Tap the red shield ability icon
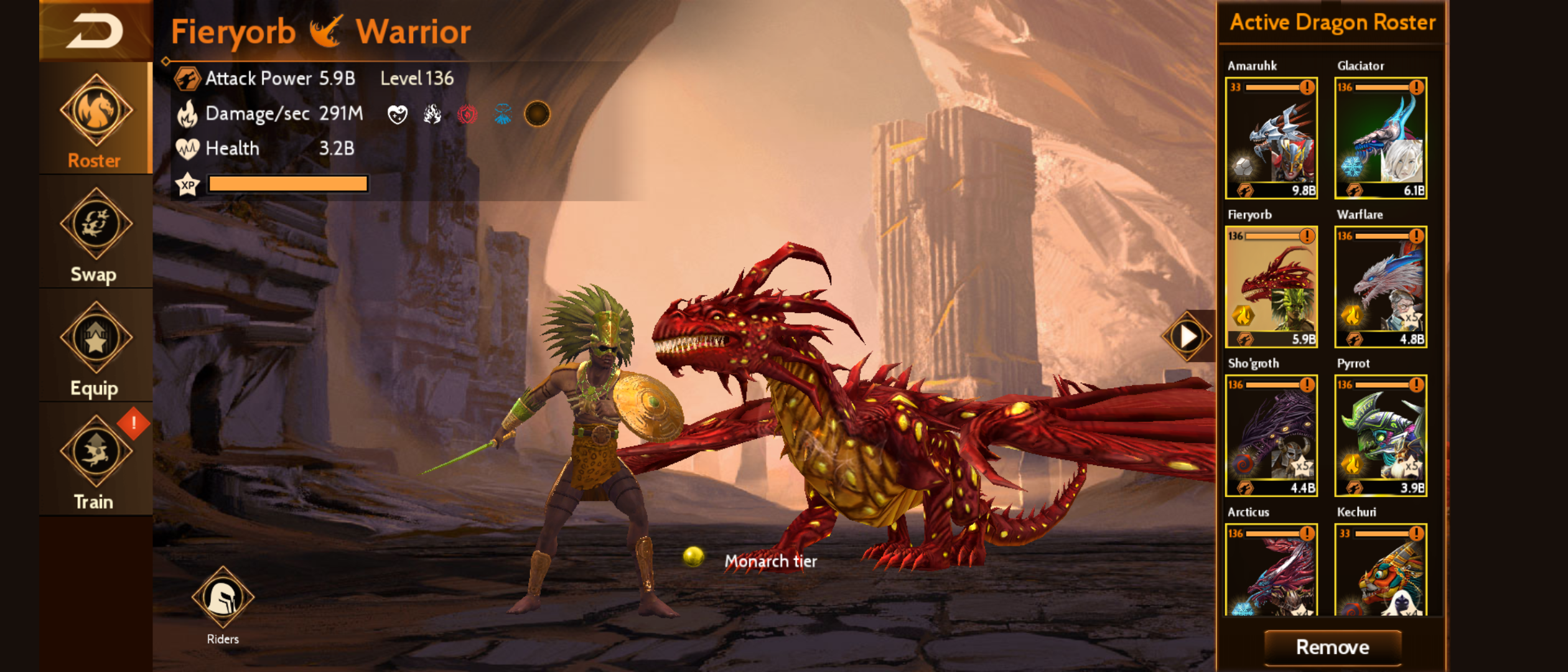The image size is (1568, 672). coord(467,114)
